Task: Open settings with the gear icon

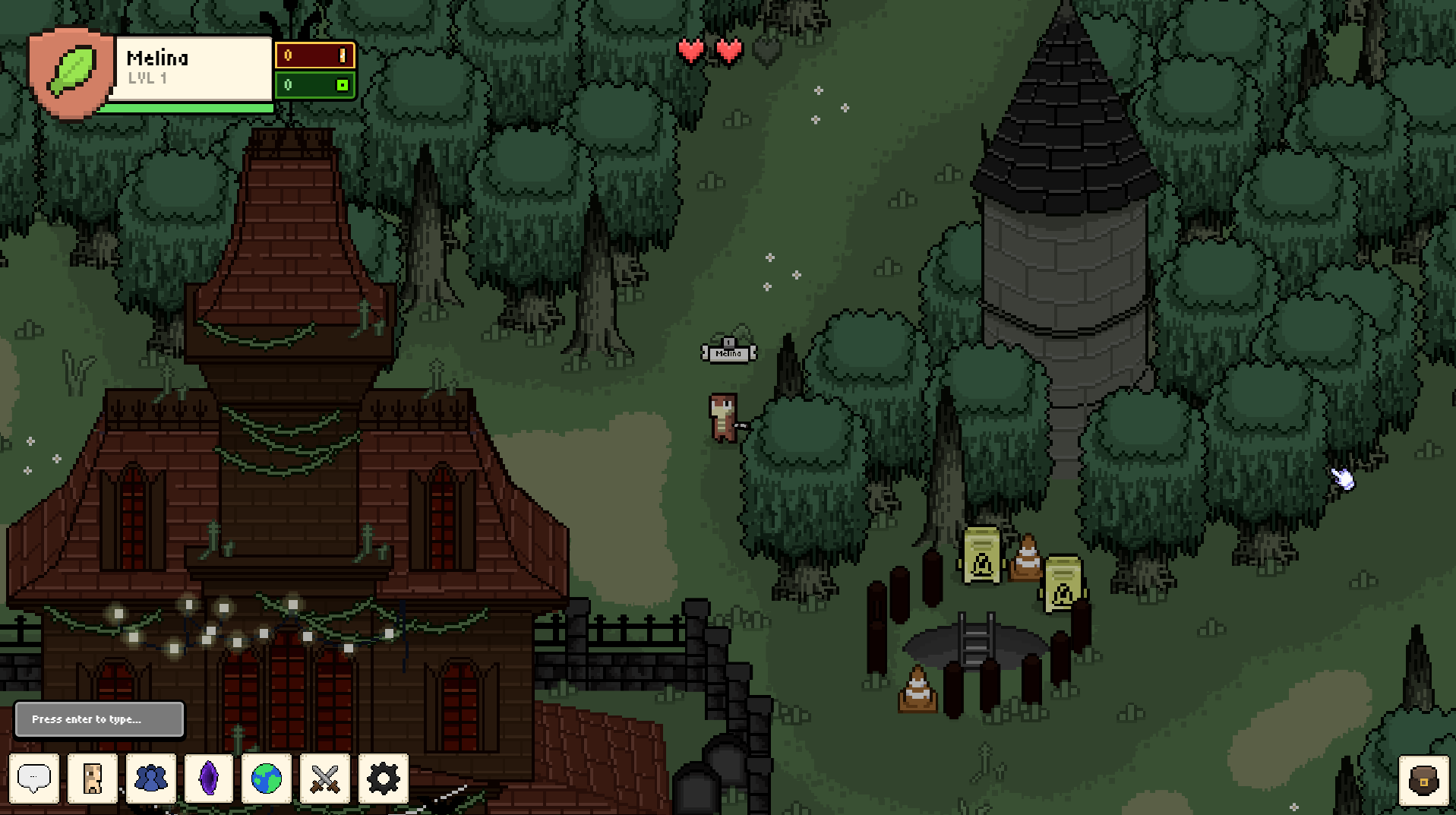Action: pyautogui.click(x=383, y=778)
